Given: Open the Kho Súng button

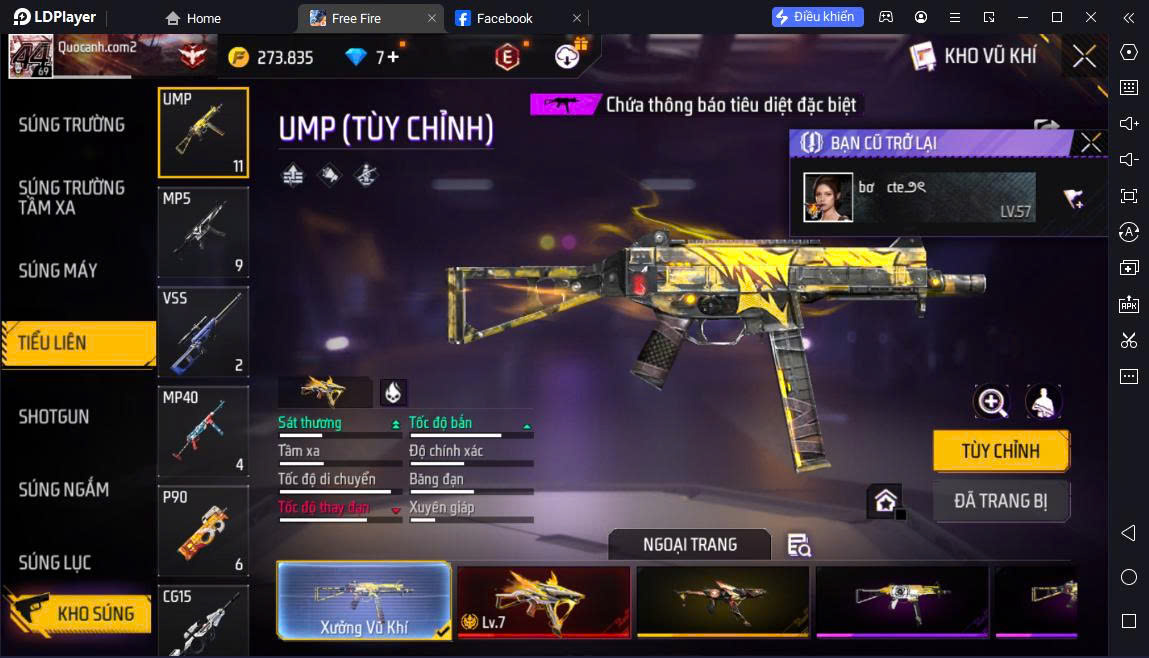Looking at the screenshot, I should pyautogui.click(x=78, y=613).
